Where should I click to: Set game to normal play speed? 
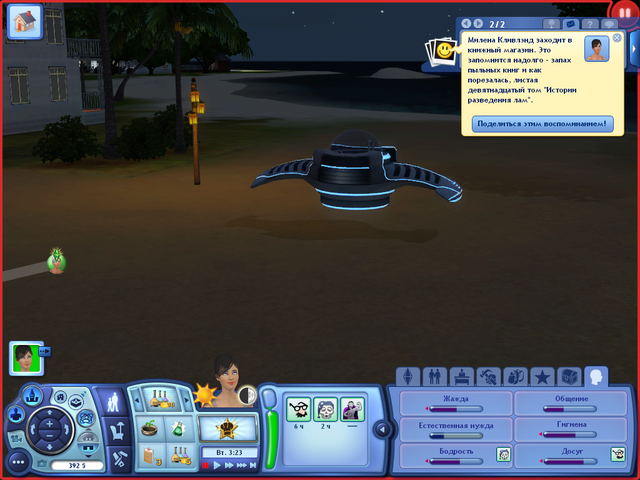coord(217,465)
